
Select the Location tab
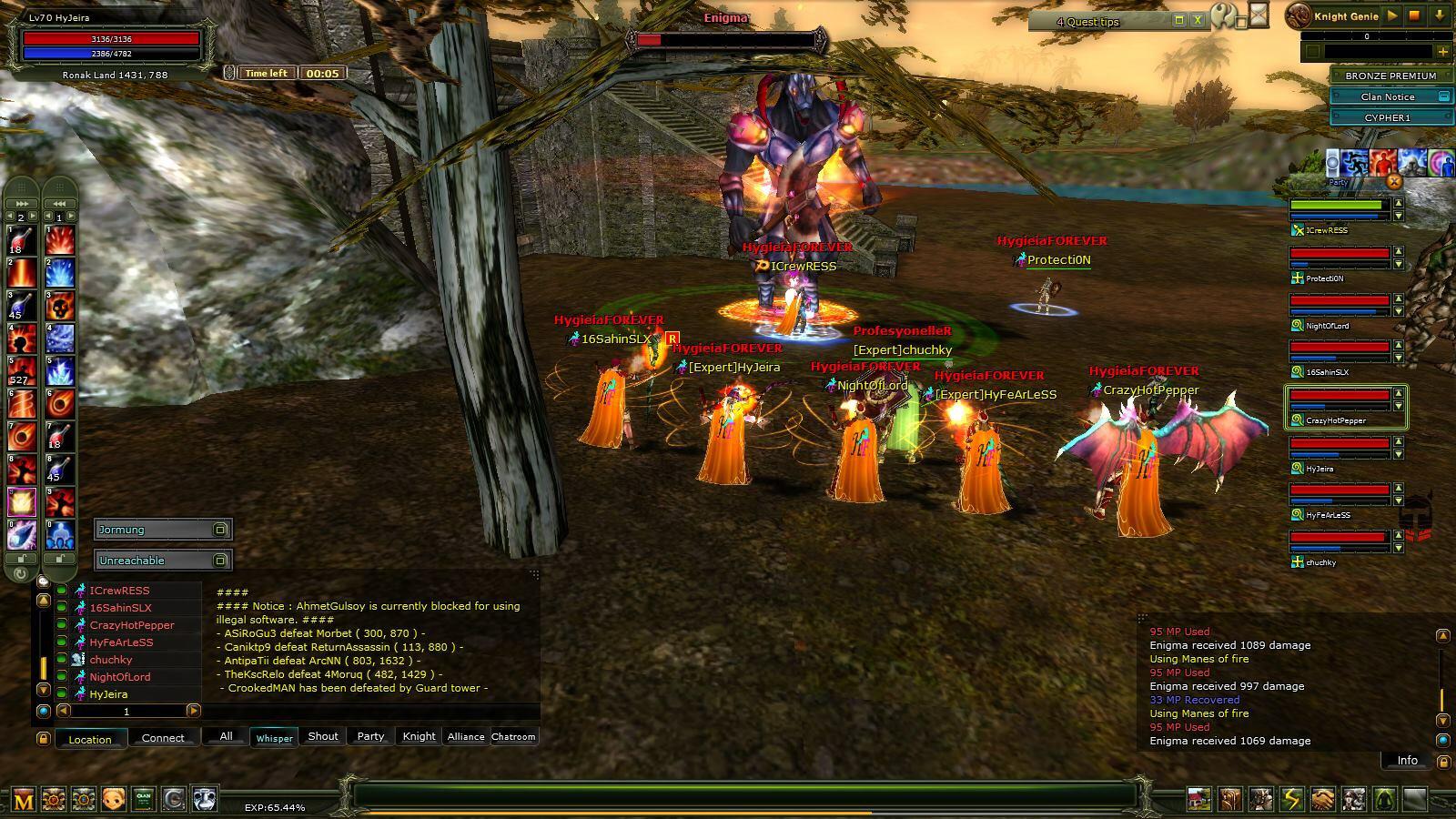pos(90,739)
